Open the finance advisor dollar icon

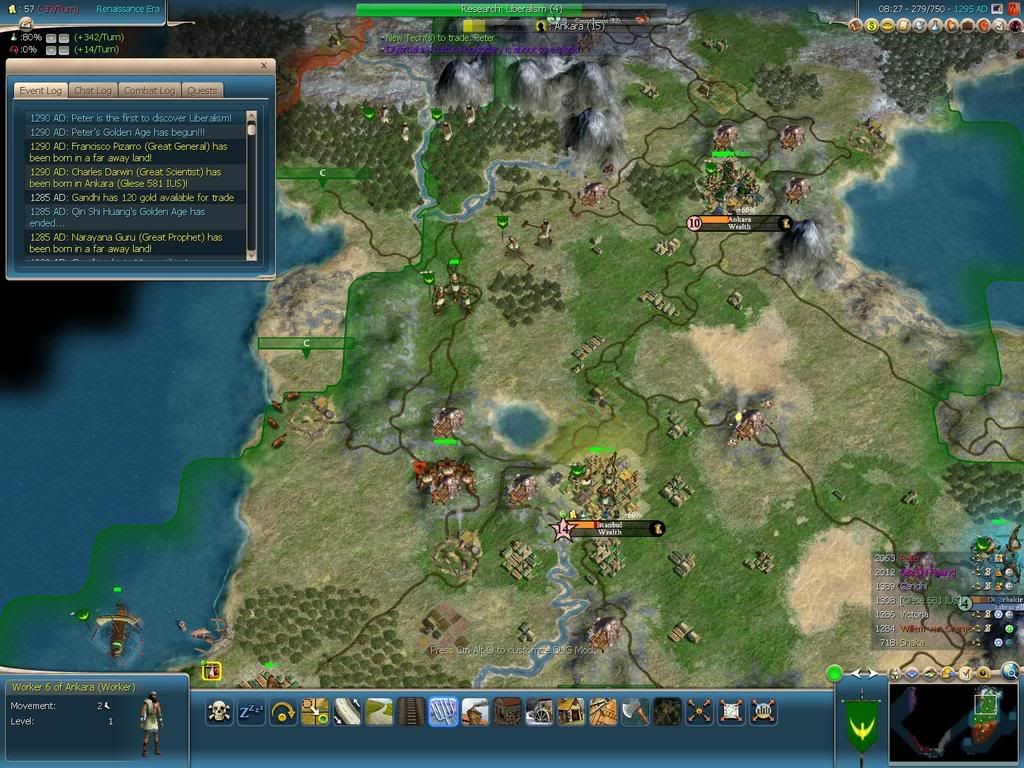[x=871, y=25]
